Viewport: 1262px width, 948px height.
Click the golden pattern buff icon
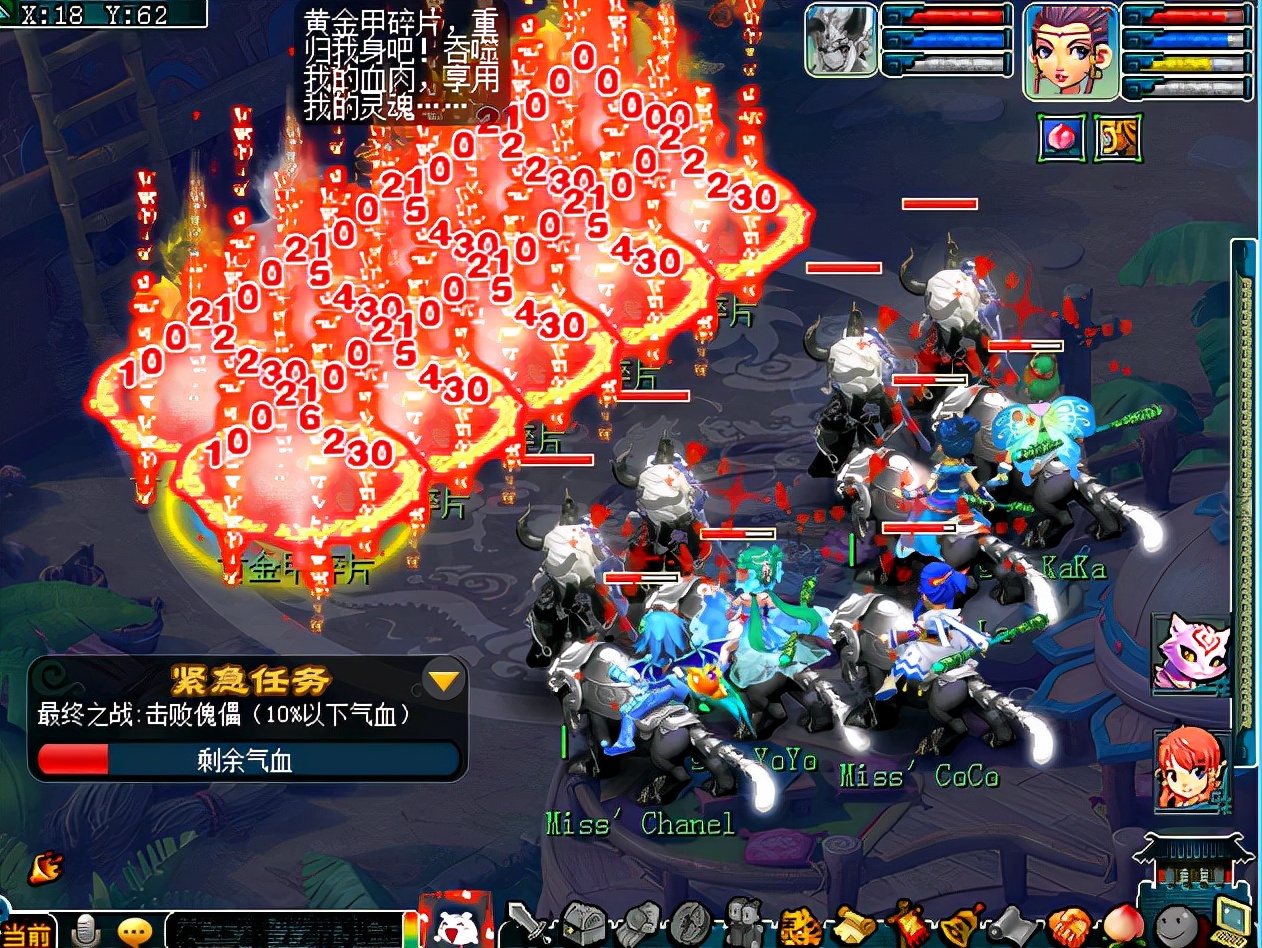coord(1118,137)
